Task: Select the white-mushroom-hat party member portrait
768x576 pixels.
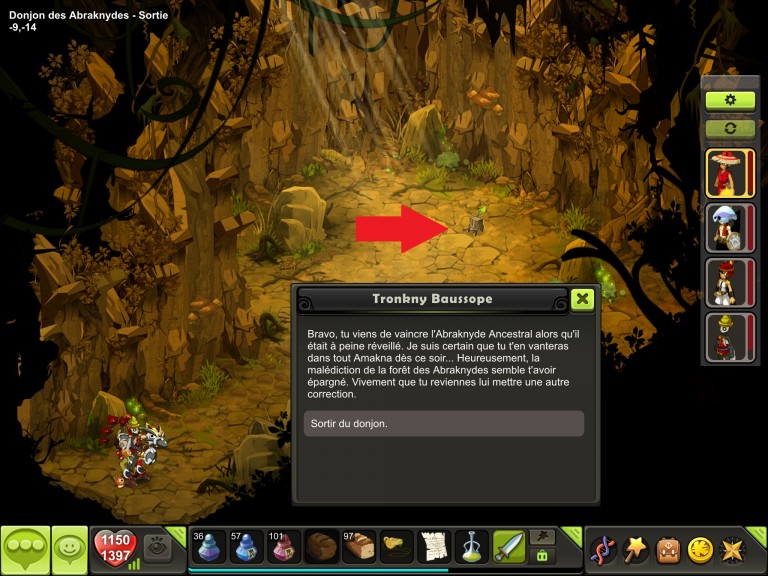Action: click(730, 228)
